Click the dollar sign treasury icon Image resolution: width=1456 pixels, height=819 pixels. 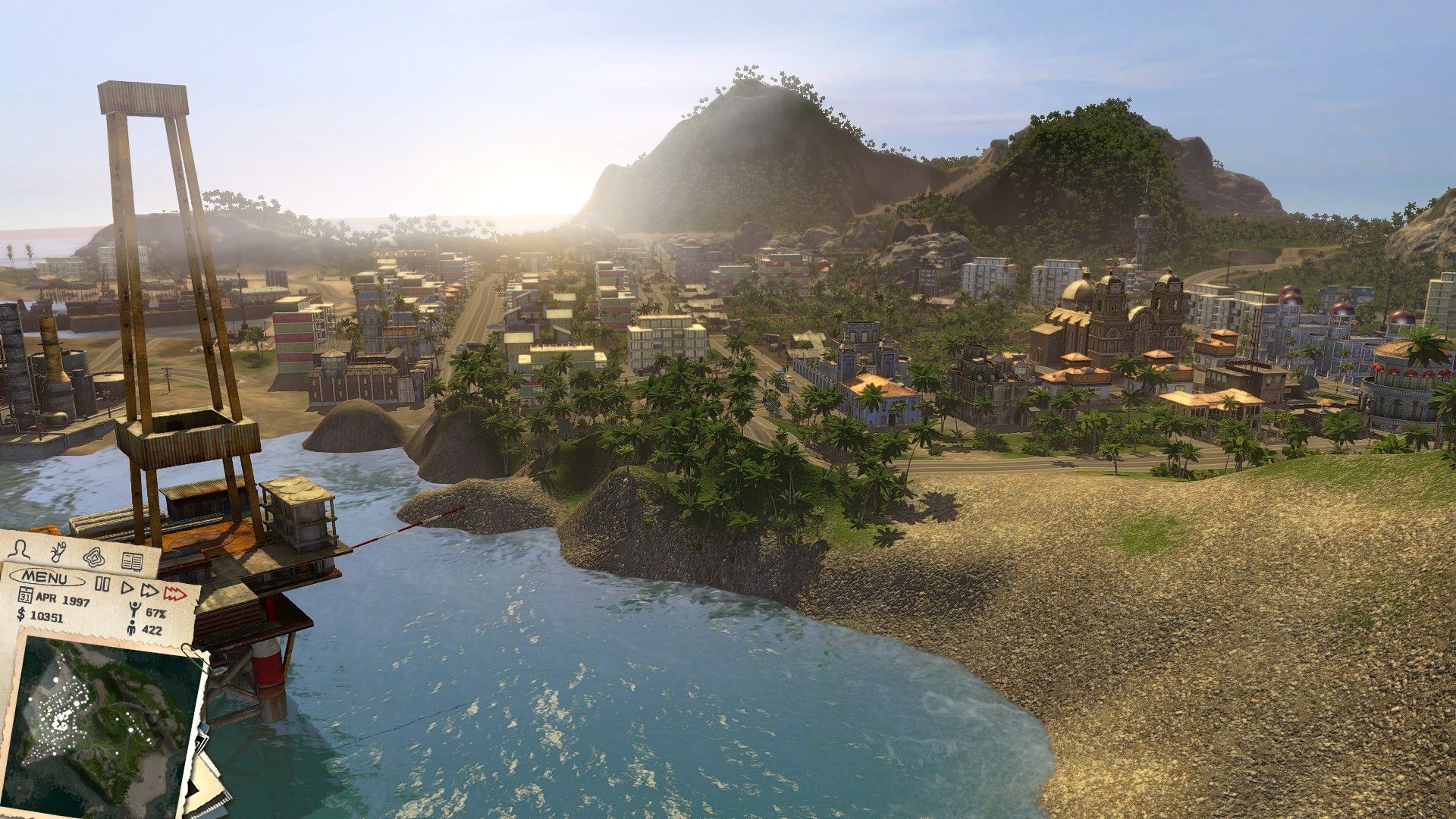click(21, 616)
